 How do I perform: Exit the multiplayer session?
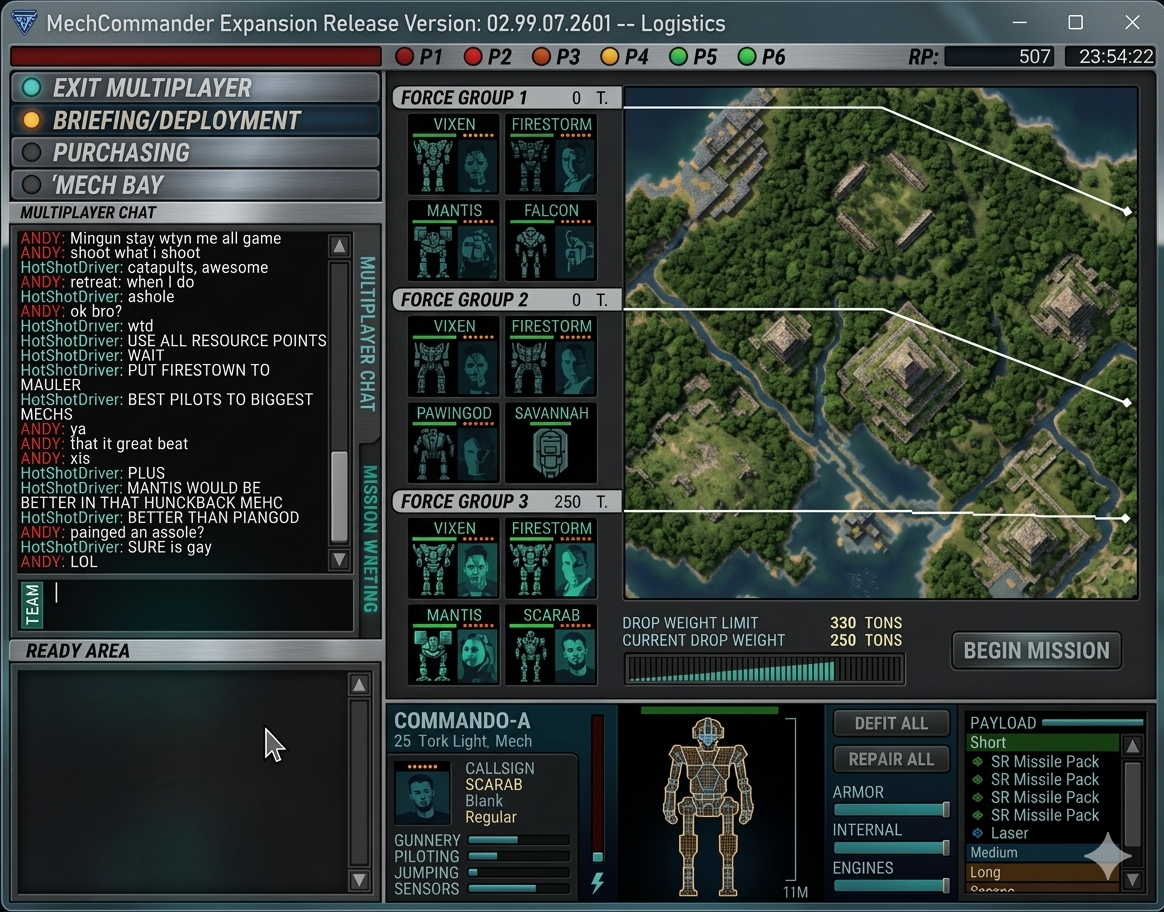(195, 87)
